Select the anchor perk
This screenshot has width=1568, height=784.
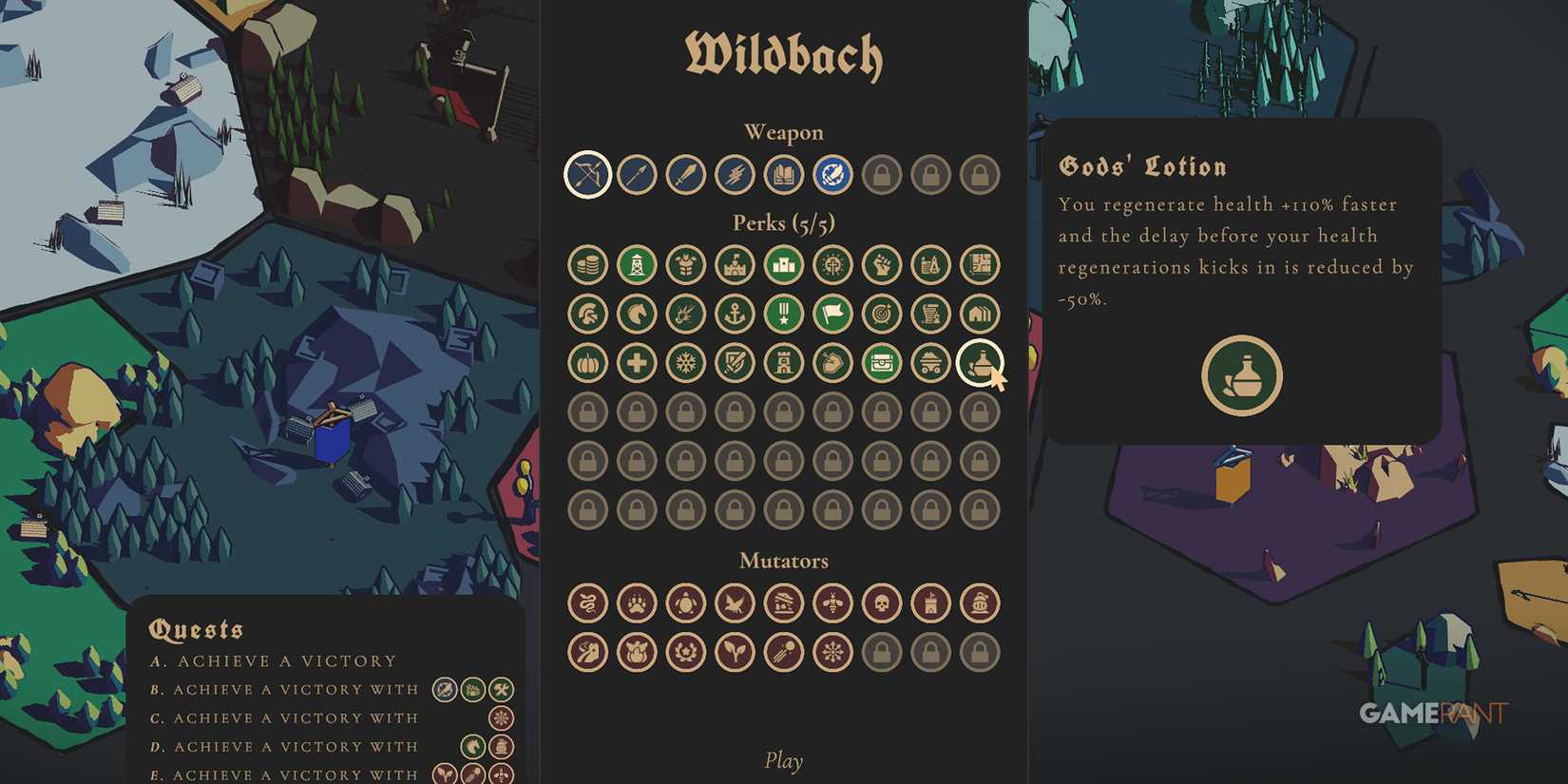click(x=735, y=313)
